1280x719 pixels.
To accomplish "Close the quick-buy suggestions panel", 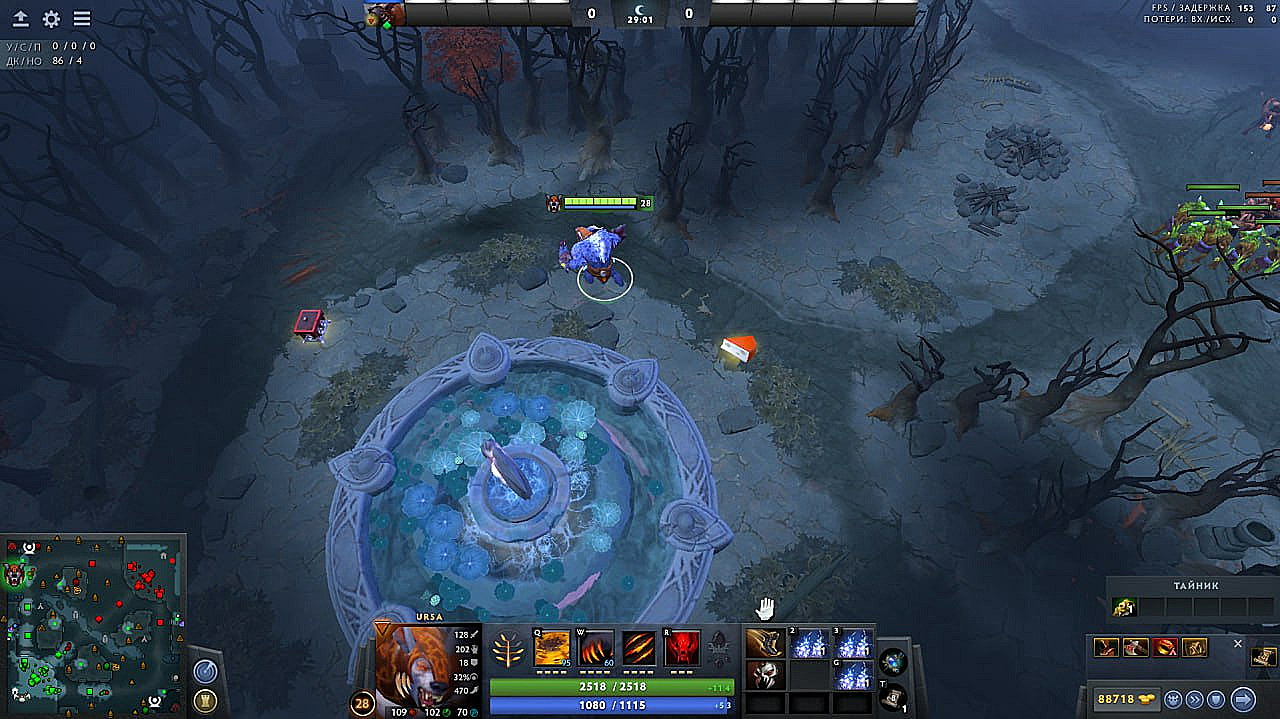I will click(x=1237, y=644).
